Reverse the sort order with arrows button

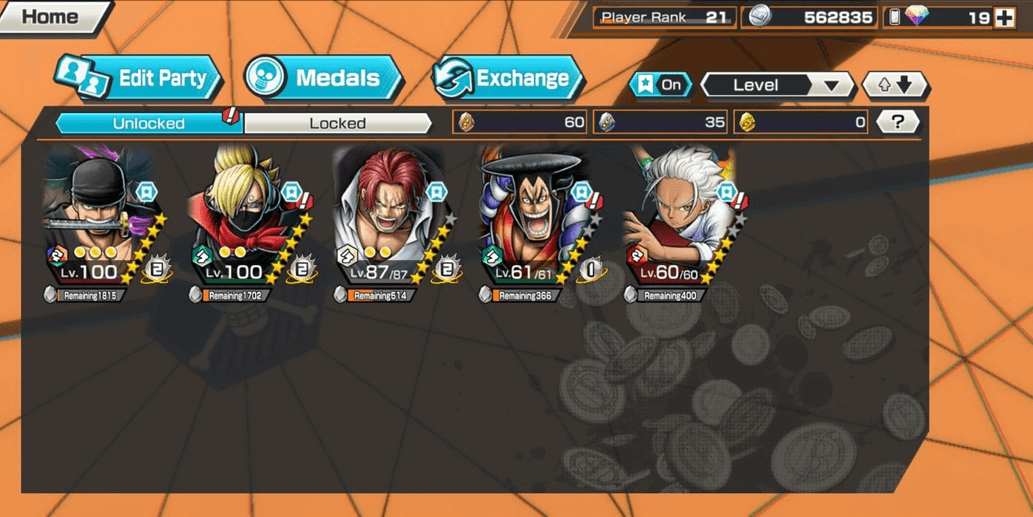click(x=895, y=85)
